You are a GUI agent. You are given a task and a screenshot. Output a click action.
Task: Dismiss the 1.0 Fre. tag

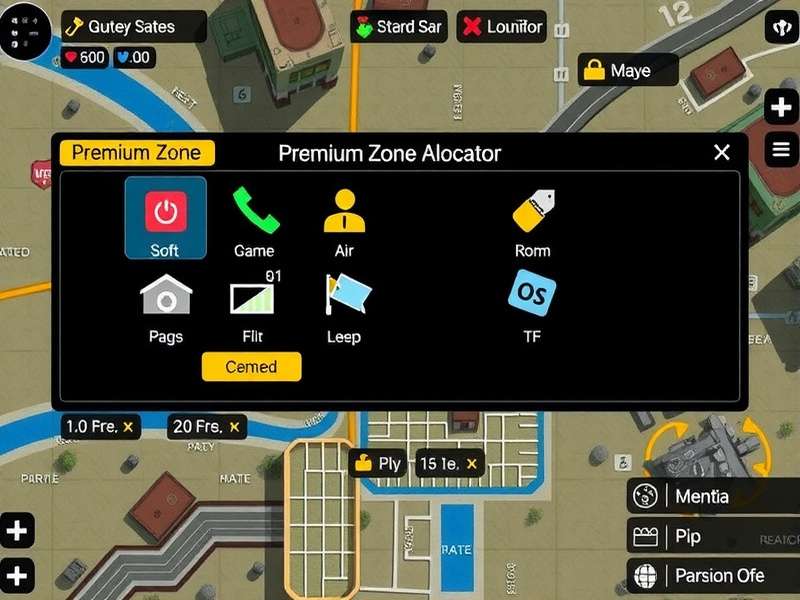pyautogui.click(x=128, y=427)
